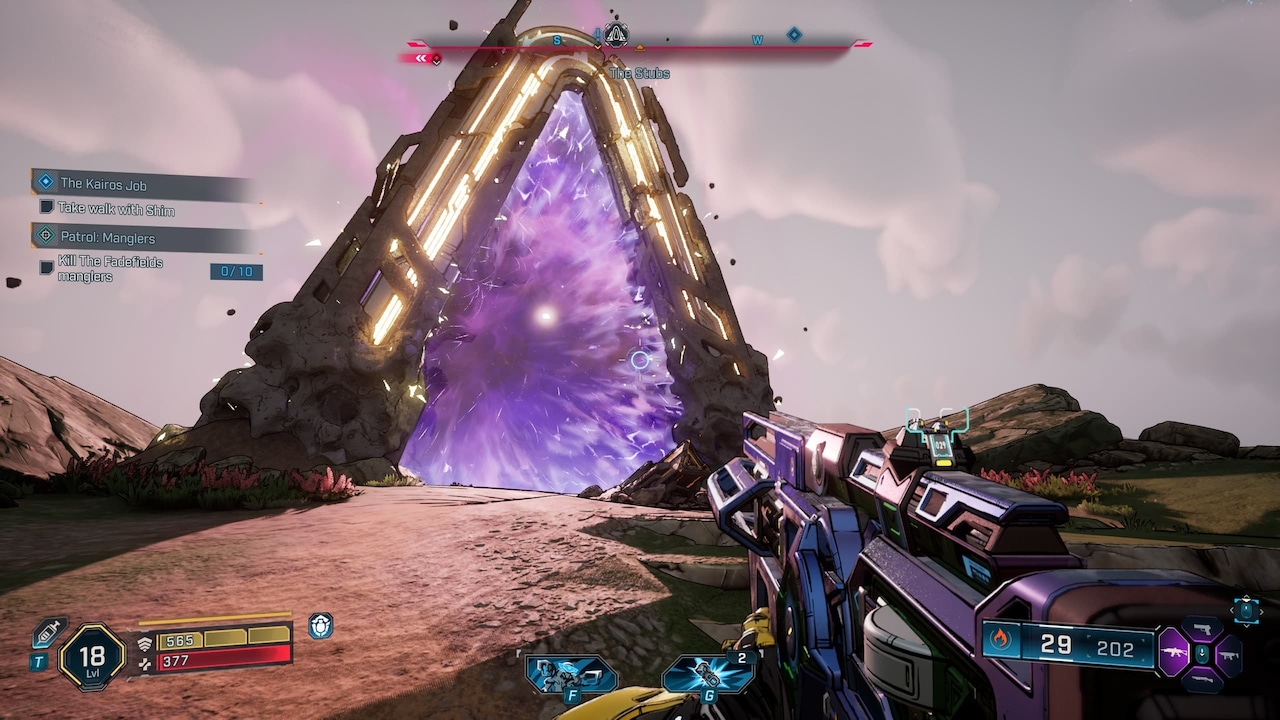The width and height of the screenshot is (1280, 720).
Task: Open the level 18 character badge
Action: [92, 657]
